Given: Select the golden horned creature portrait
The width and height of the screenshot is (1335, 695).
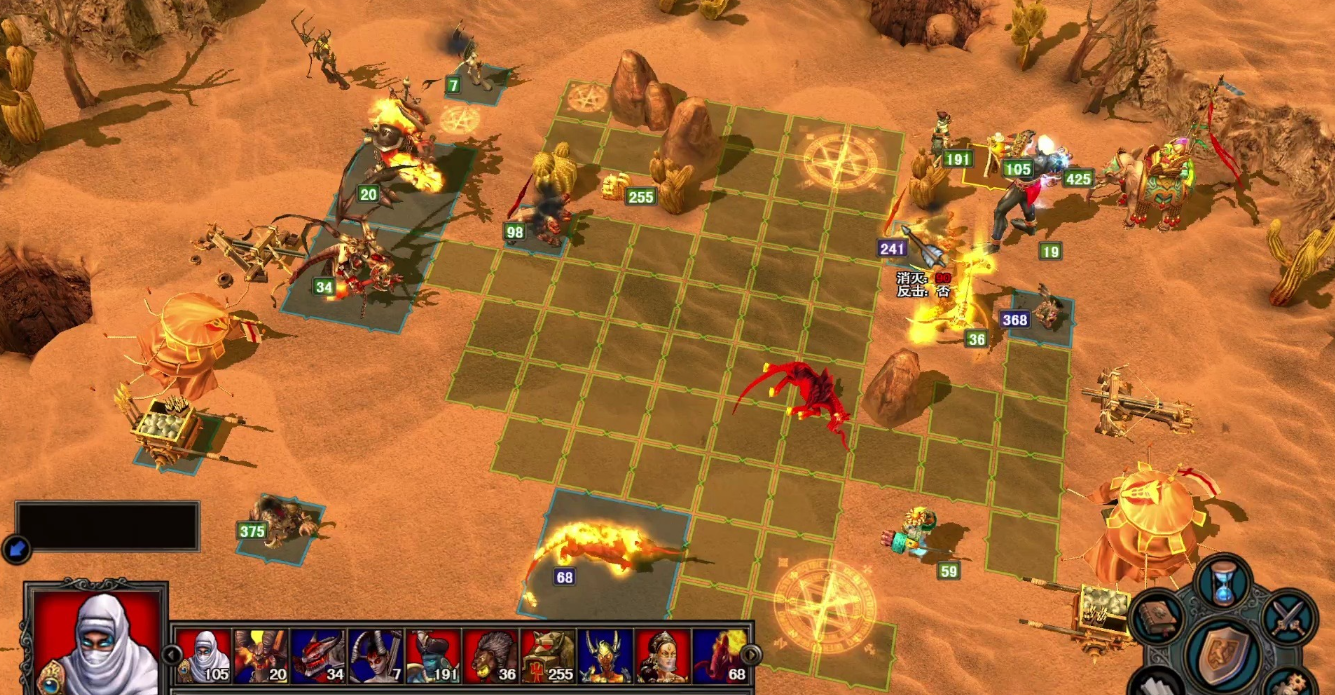Looking at the screenshot, I should (x=605, y=656).
